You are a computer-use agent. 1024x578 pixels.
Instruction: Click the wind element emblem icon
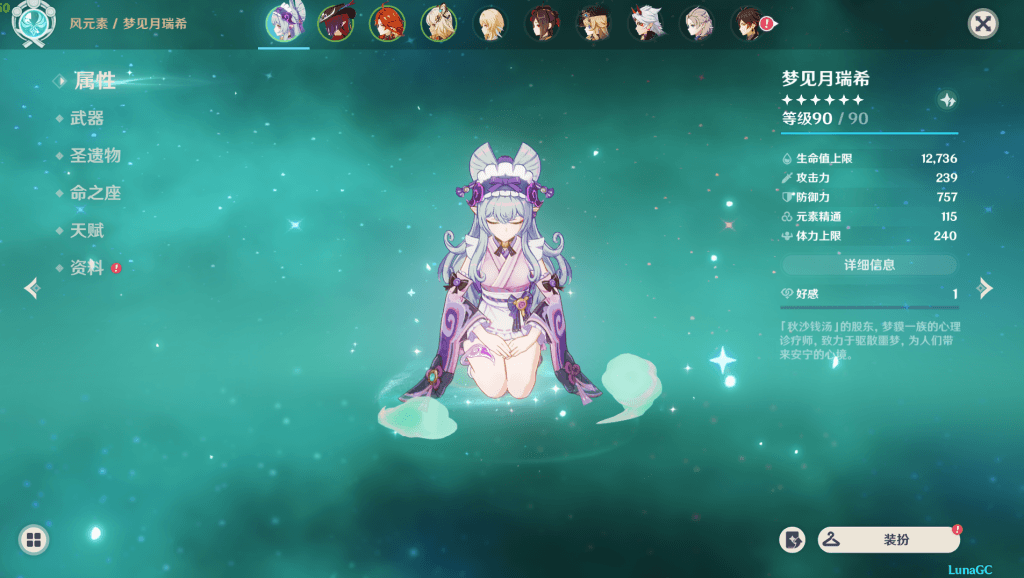click(32, 24)
